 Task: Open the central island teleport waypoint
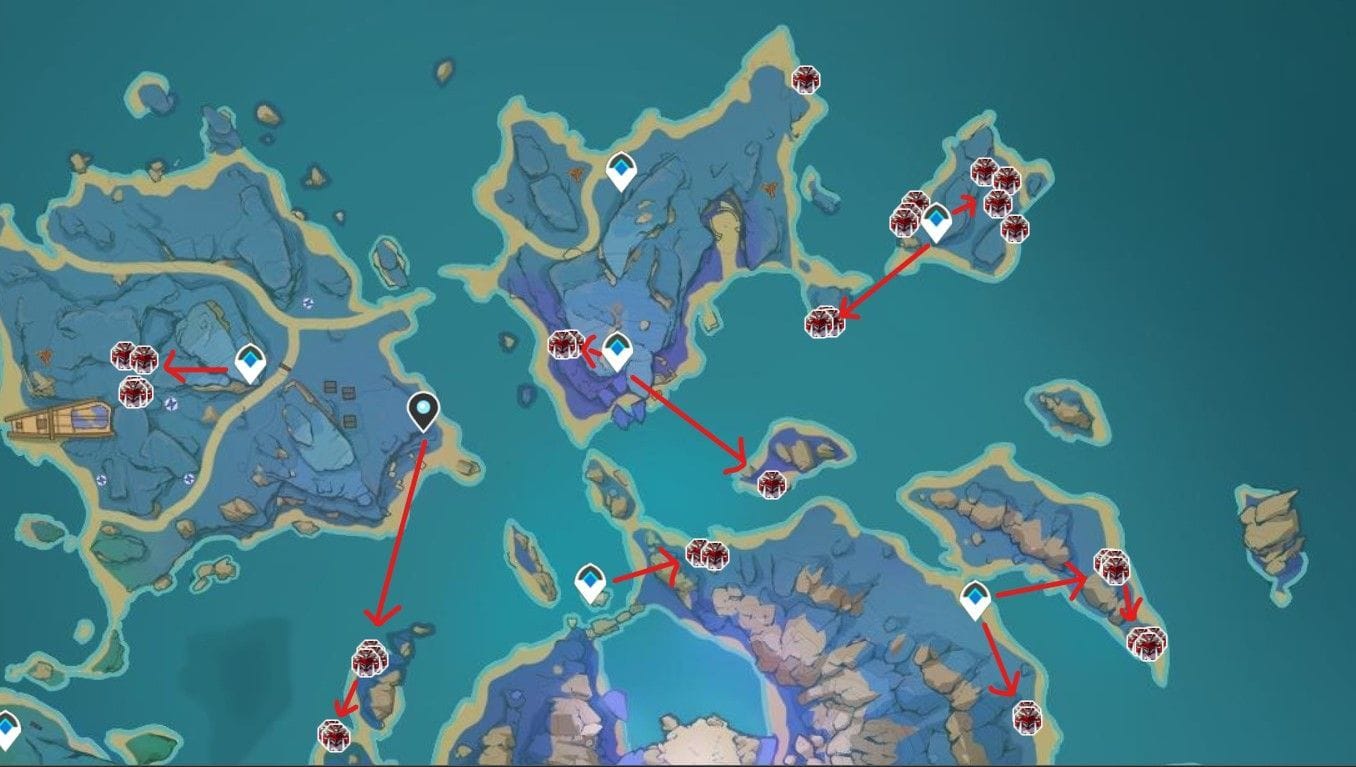point(618,349)
